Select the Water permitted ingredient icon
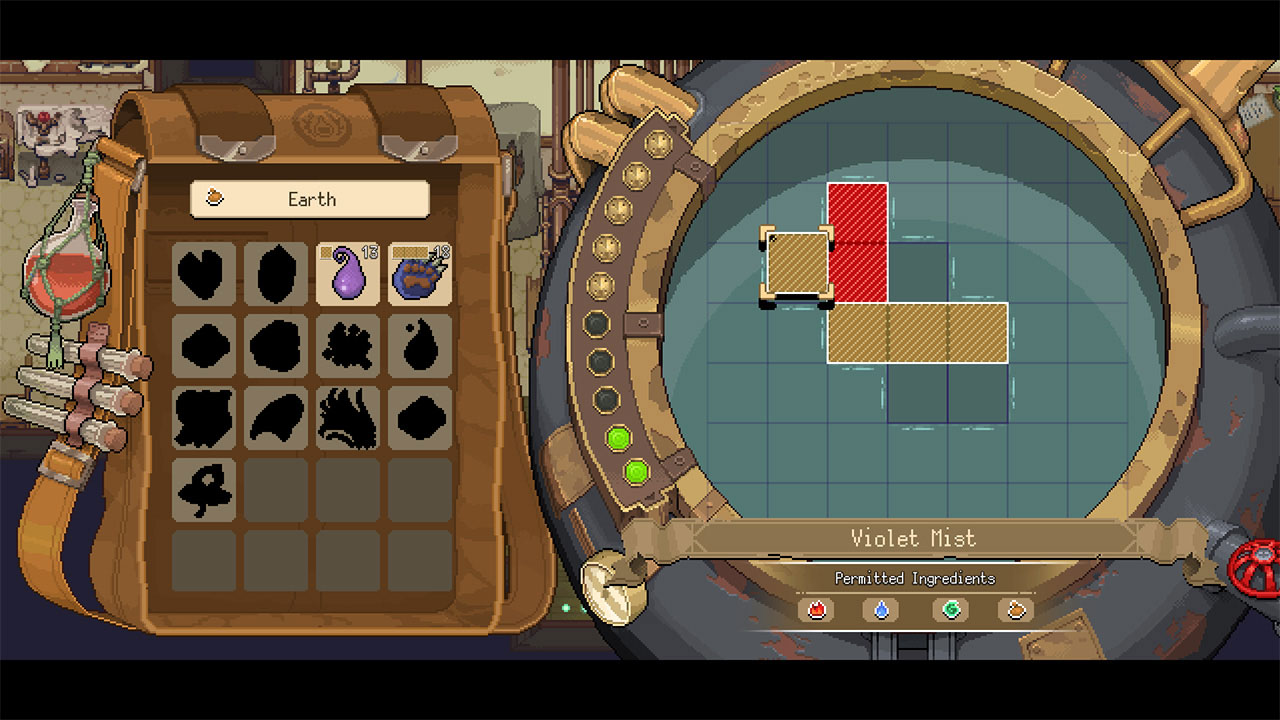Screen dimensions: 1280x720 [879, 611]
